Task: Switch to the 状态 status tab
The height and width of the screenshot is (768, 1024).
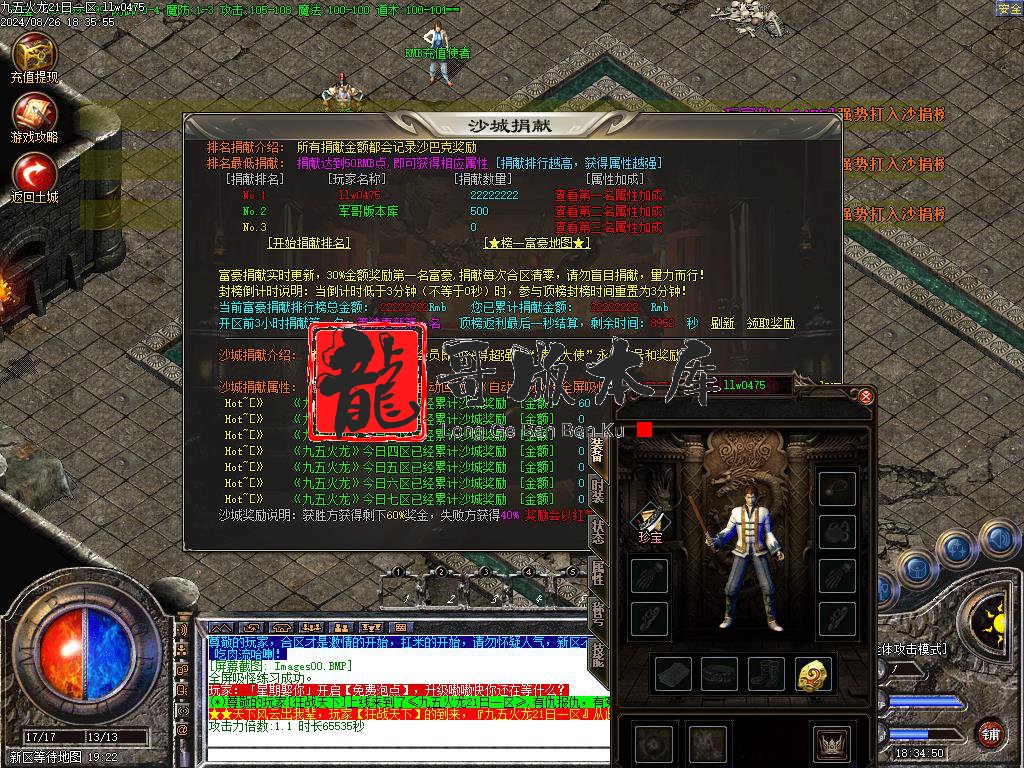Action: point(598,531)
